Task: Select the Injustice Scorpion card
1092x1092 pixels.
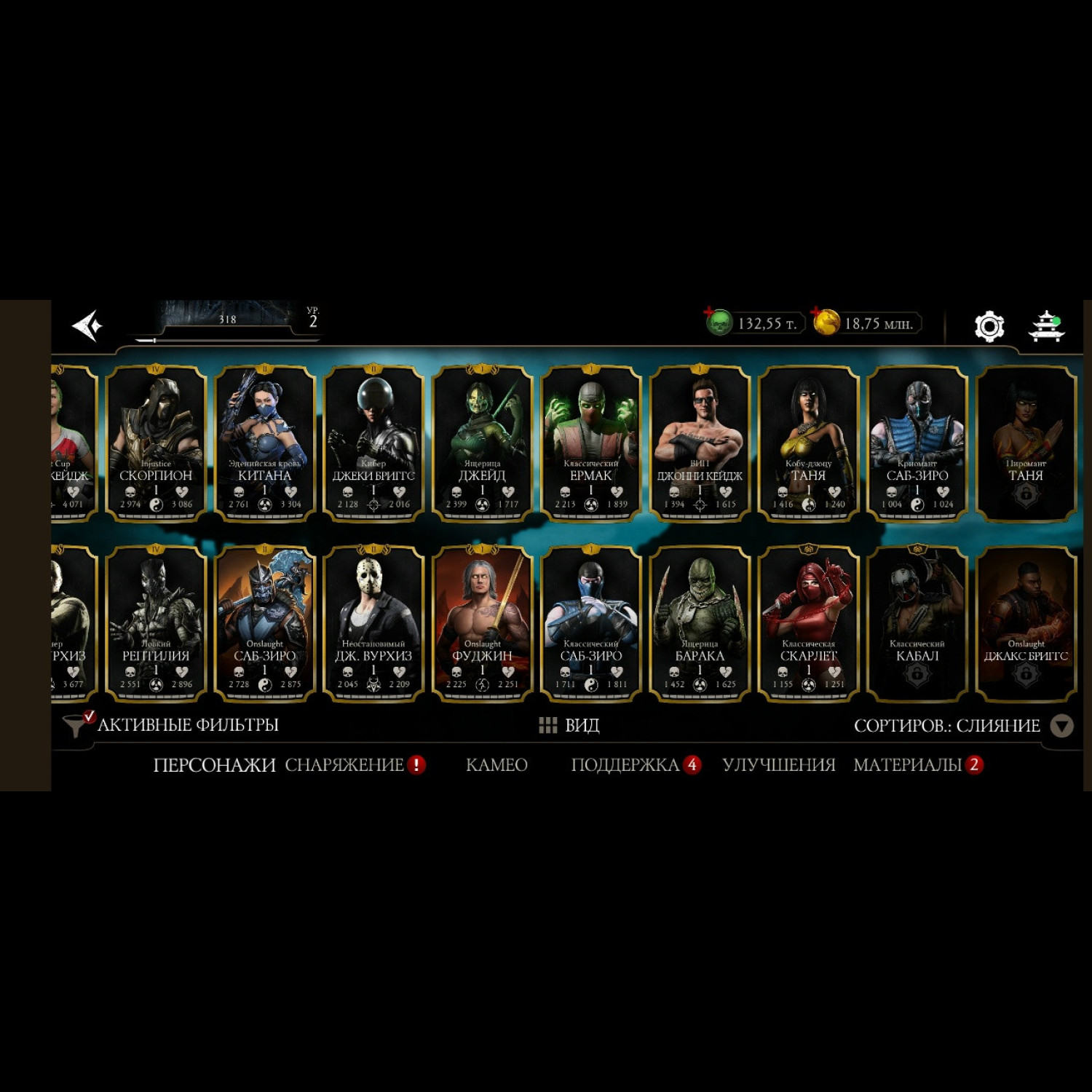Action: pos(156,443)
